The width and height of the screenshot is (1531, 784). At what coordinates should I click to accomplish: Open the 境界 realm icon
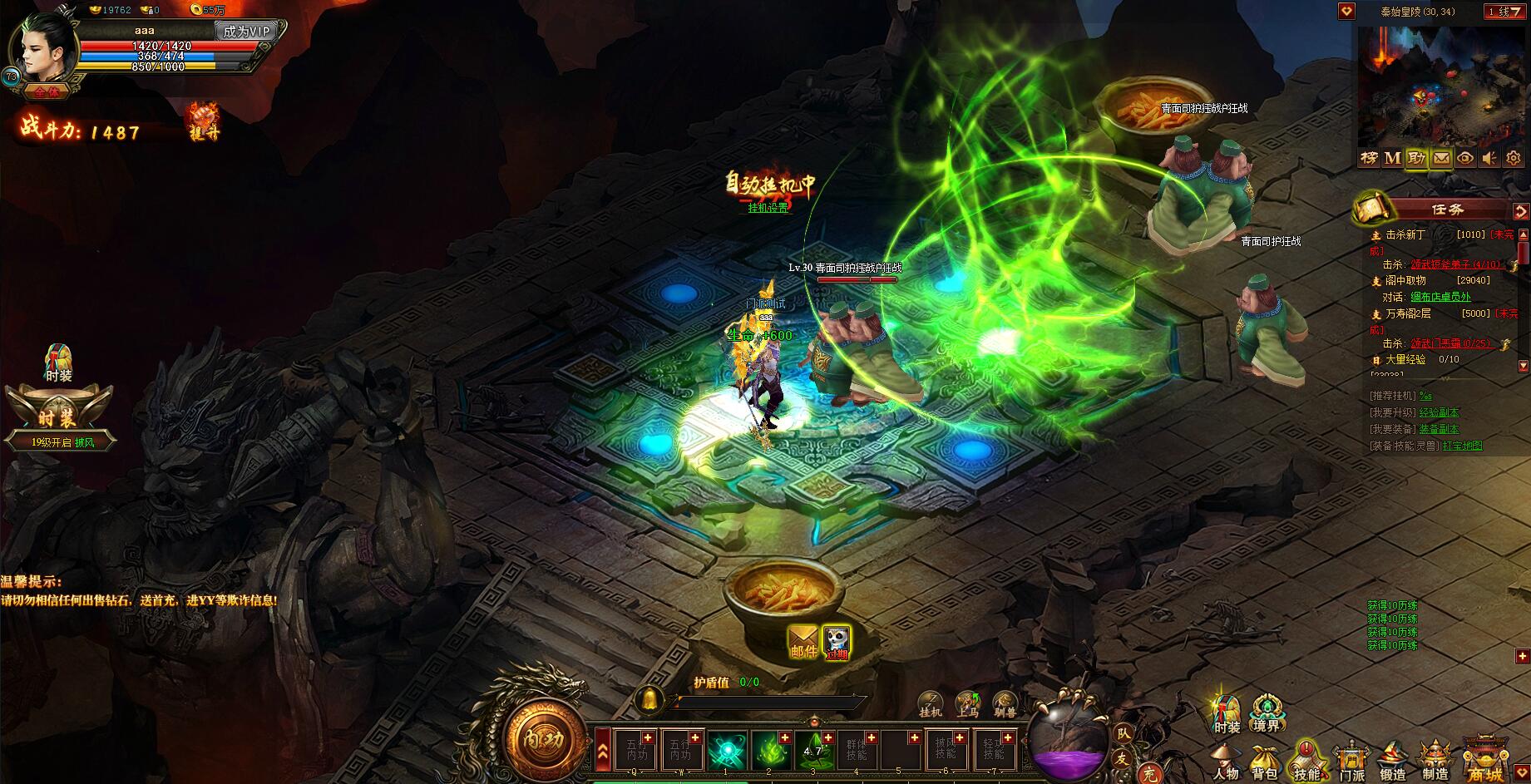1267,713
